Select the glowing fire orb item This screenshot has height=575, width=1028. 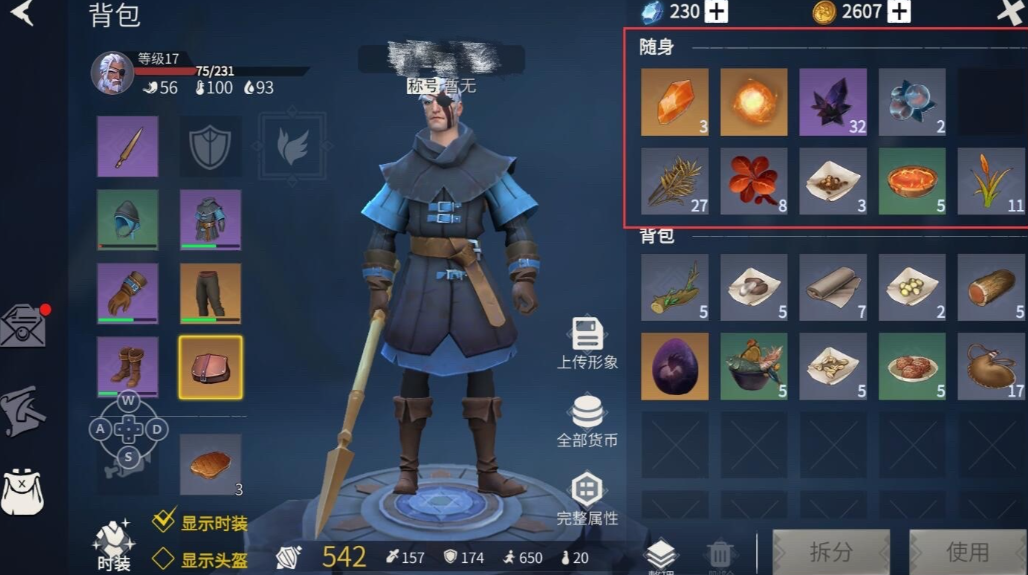point(754,102)
